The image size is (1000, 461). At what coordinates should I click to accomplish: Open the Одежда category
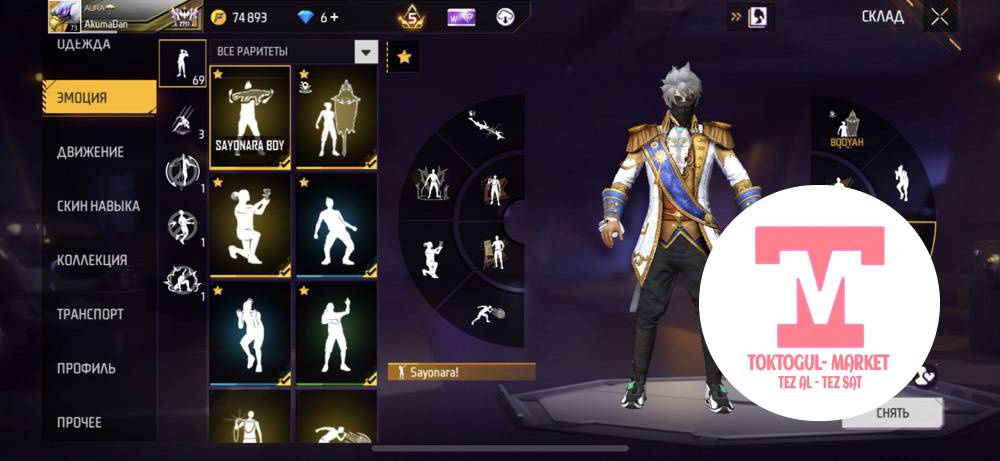point(84,45)
